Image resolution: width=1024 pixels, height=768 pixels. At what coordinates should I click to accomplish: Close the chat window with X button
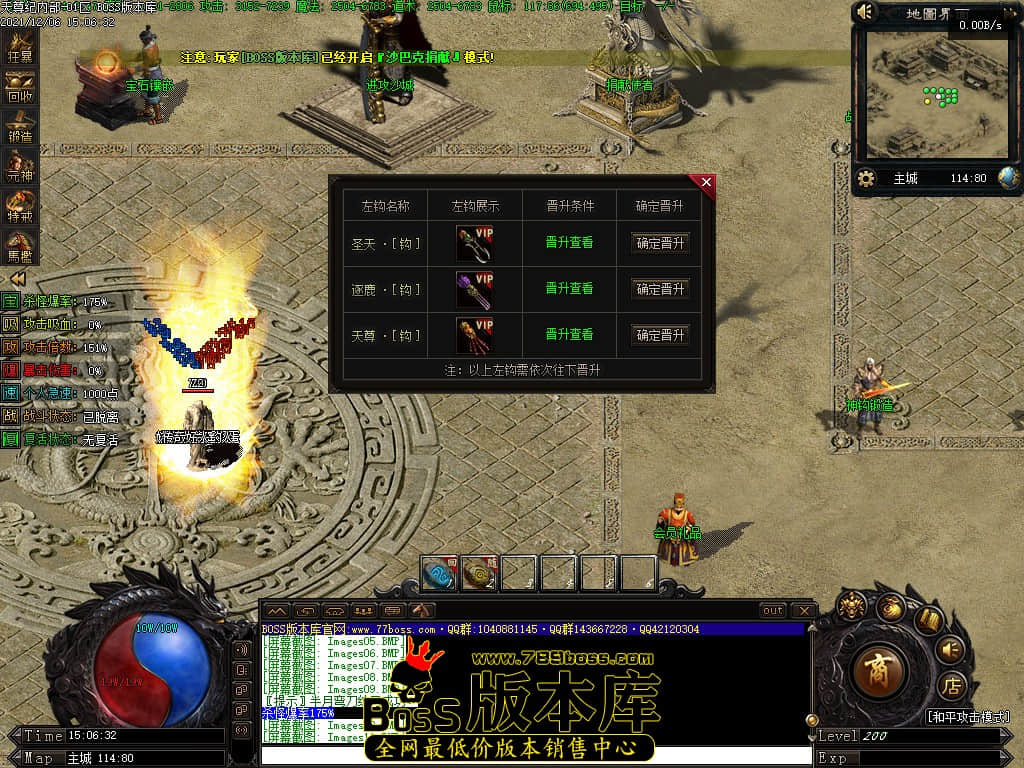(803, 610)
